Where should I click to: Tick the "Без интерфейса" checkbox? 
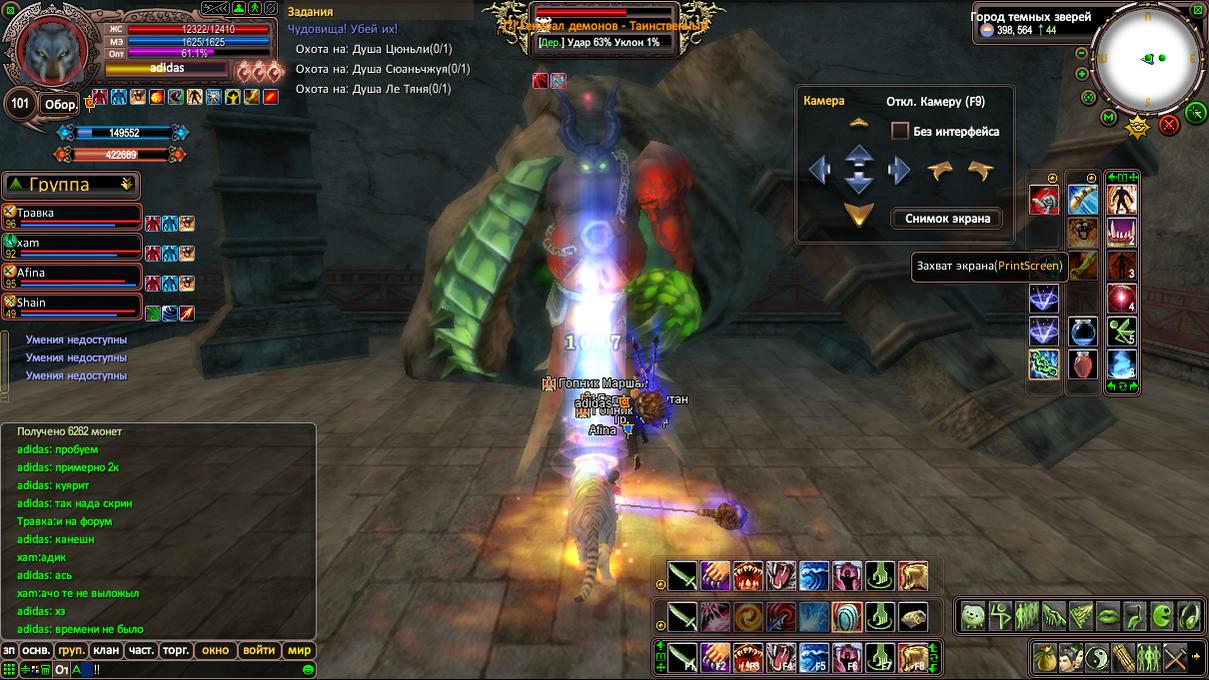pyautogui.click(x=900, y=131)
